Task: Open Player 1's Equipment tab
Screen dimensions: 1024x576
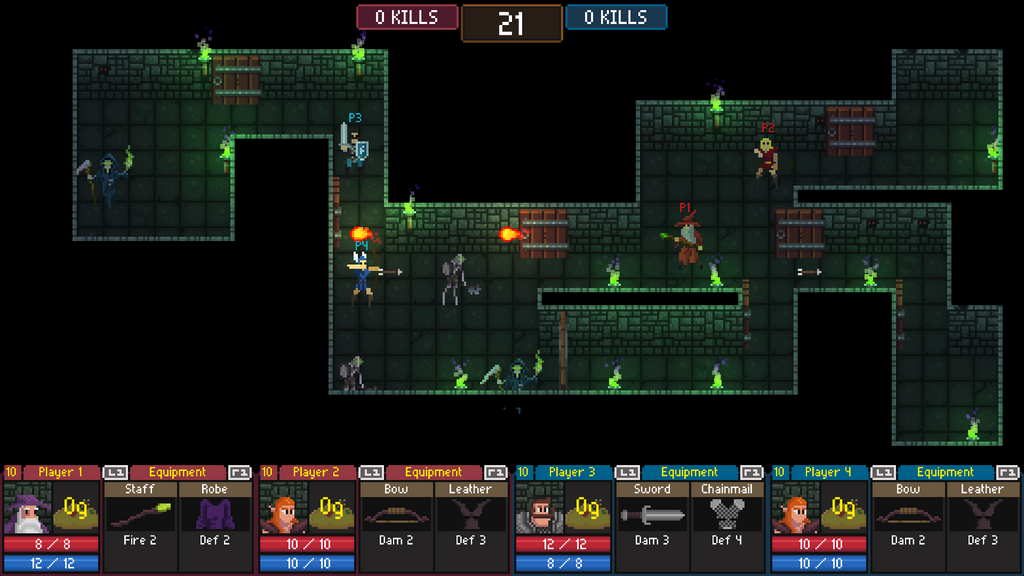Action: (x=177, y=472)
